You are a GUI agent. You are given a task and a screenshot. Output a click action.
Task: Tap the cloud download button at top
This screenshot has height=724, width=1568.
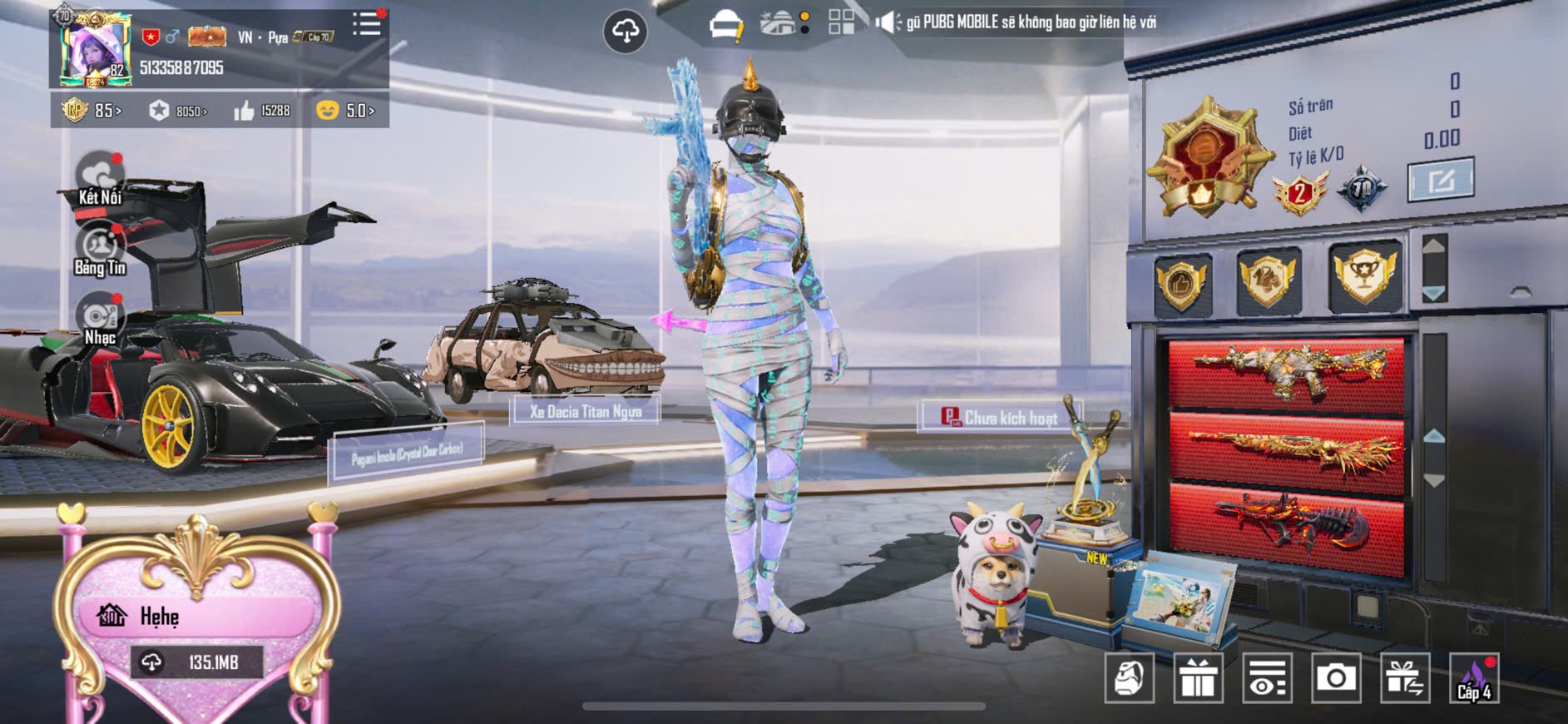(x=625, y=32)
